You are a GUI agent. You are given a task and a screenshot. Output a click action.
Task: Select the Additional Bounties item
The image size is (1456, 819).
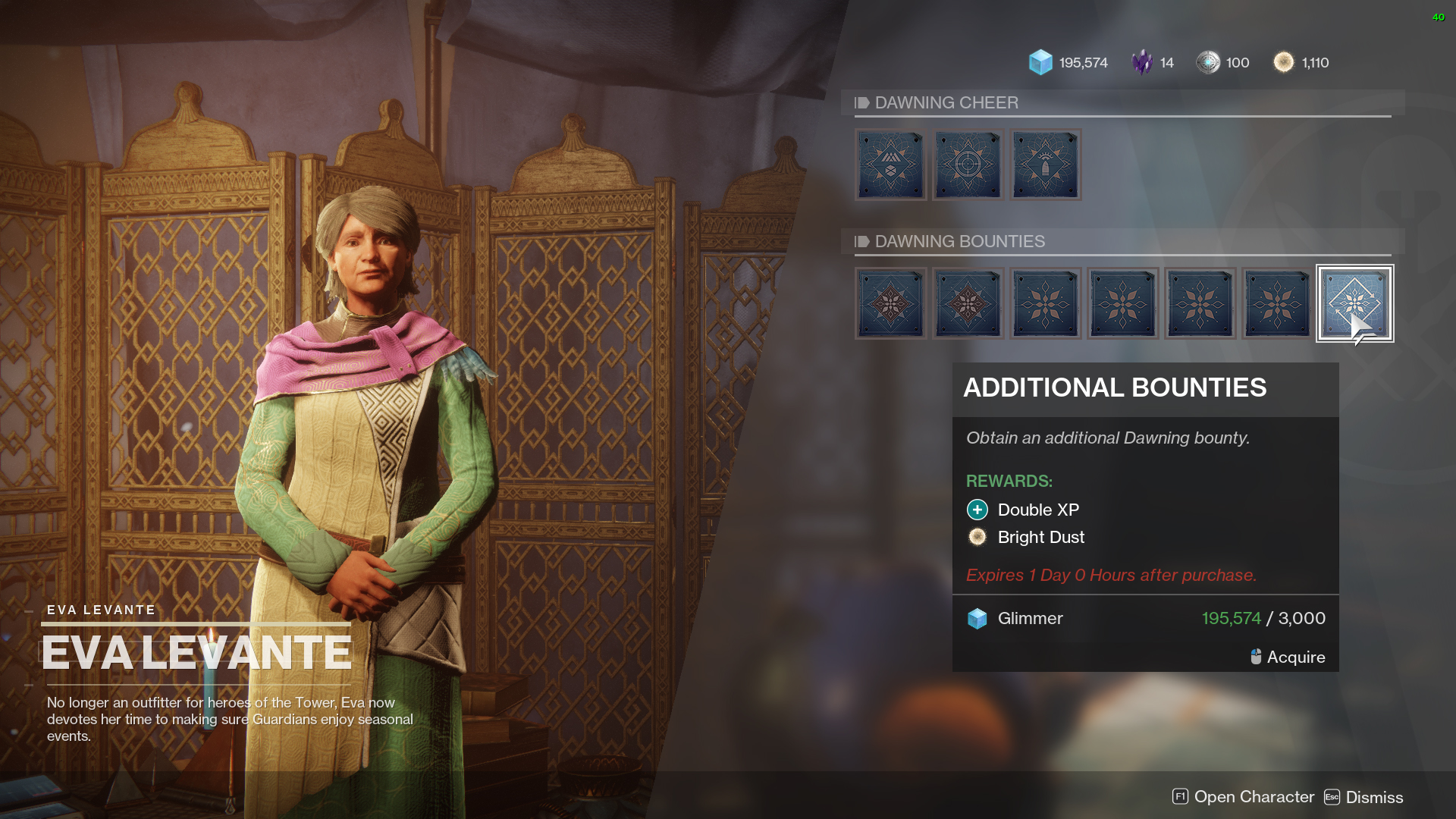1354,303
